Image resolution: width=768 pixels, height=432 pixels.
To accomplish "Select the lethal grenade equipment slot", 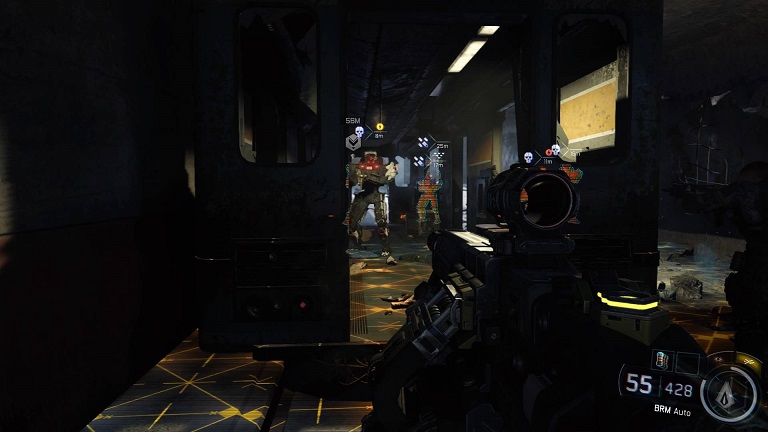I will (x=660, y=359).
